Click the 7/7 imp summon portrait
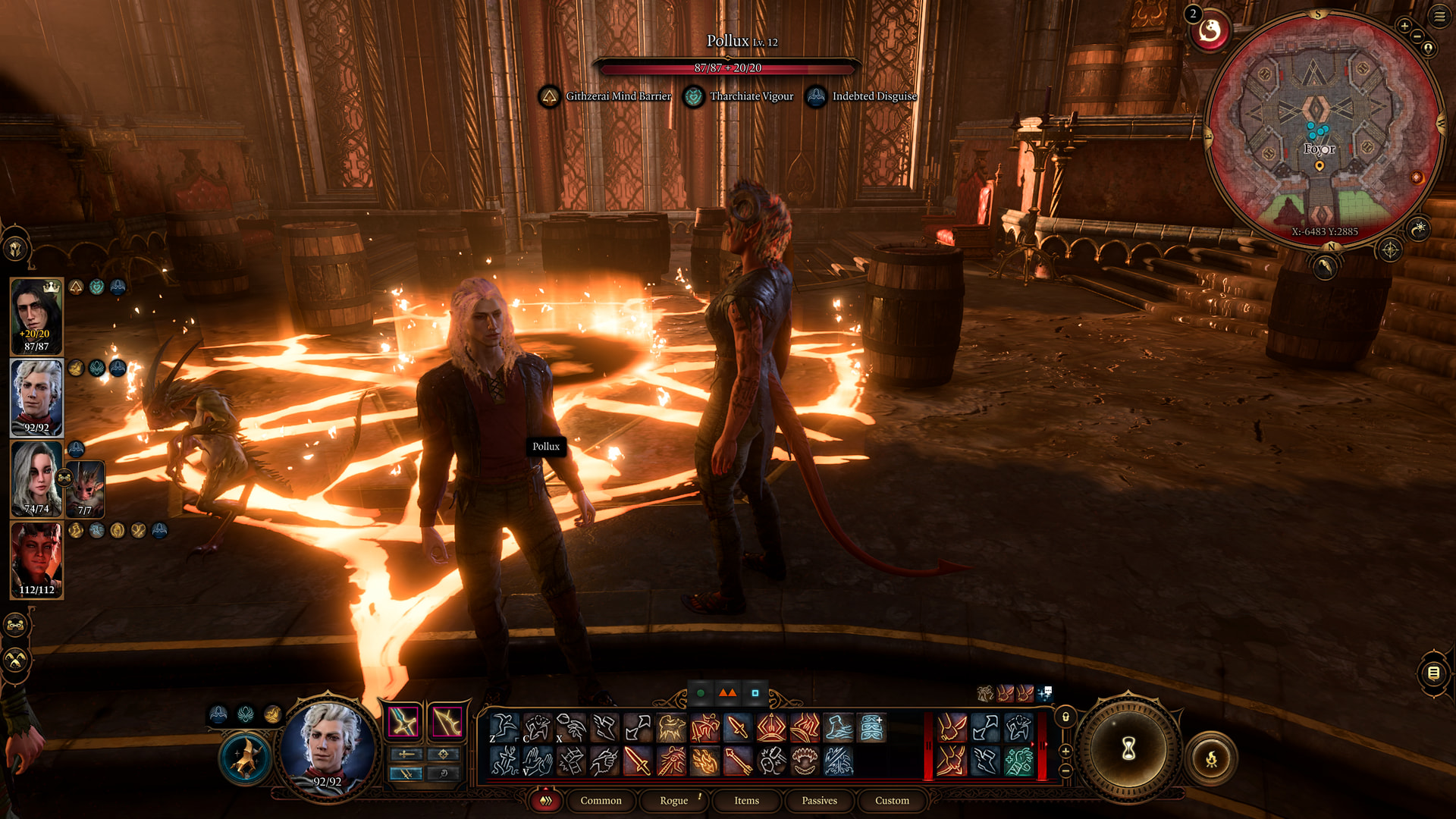1456x819 pixels. tap(85, 489)
